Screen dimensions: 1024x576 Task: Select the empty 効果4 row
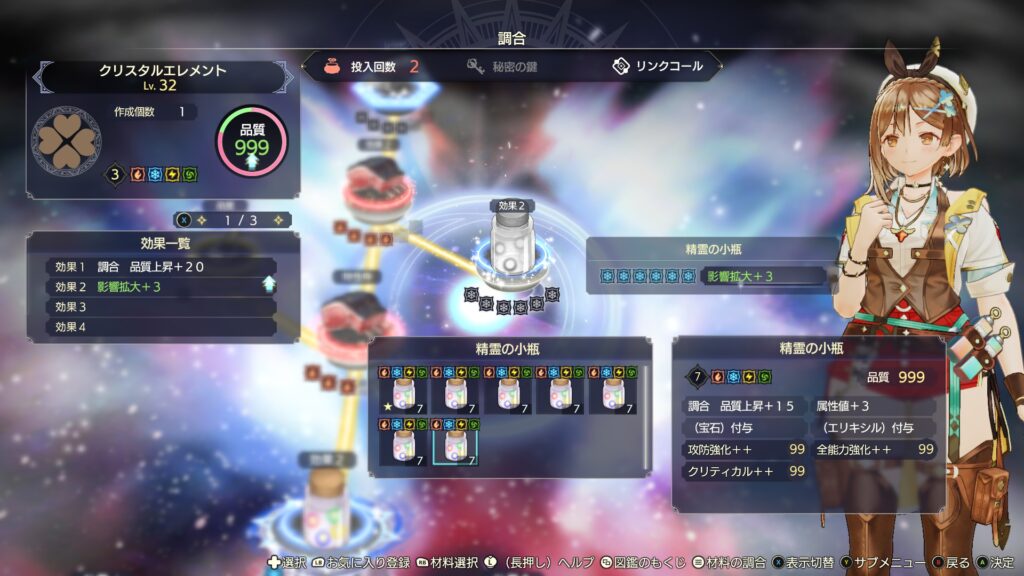click(162, 327)
